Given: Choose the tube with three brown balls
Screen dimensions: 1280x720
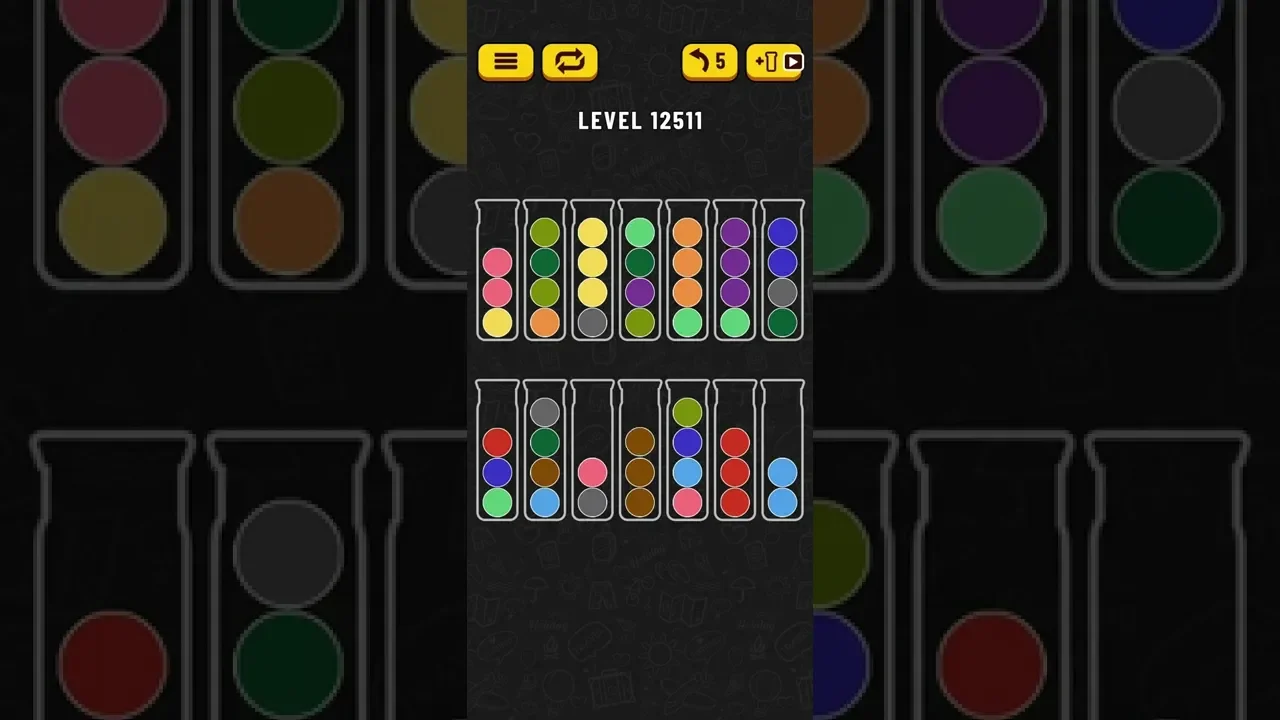Looking at the screenshot, I should click(639, 452).
